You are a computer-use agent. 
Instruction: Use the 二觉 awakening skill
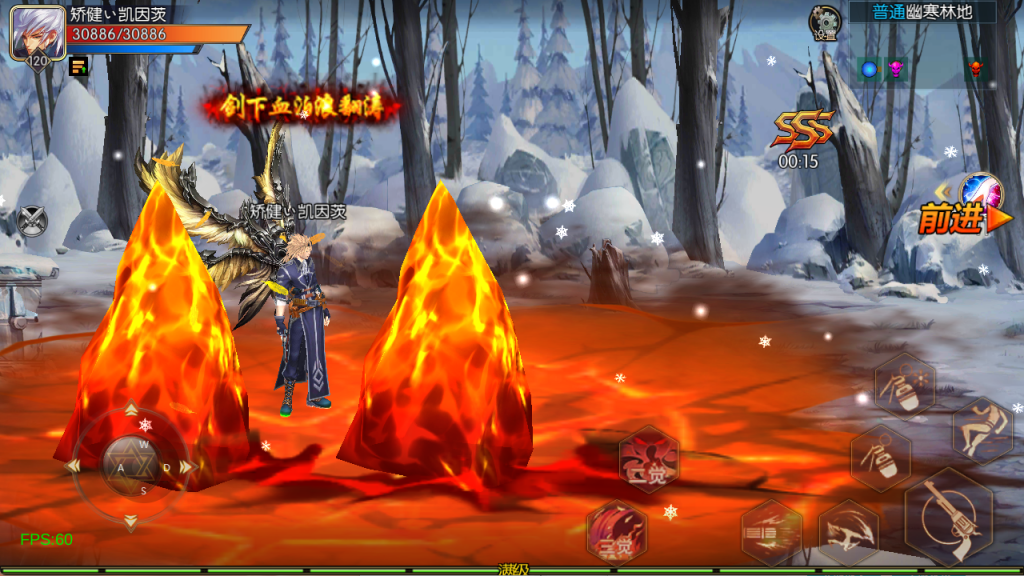point(649,460)
